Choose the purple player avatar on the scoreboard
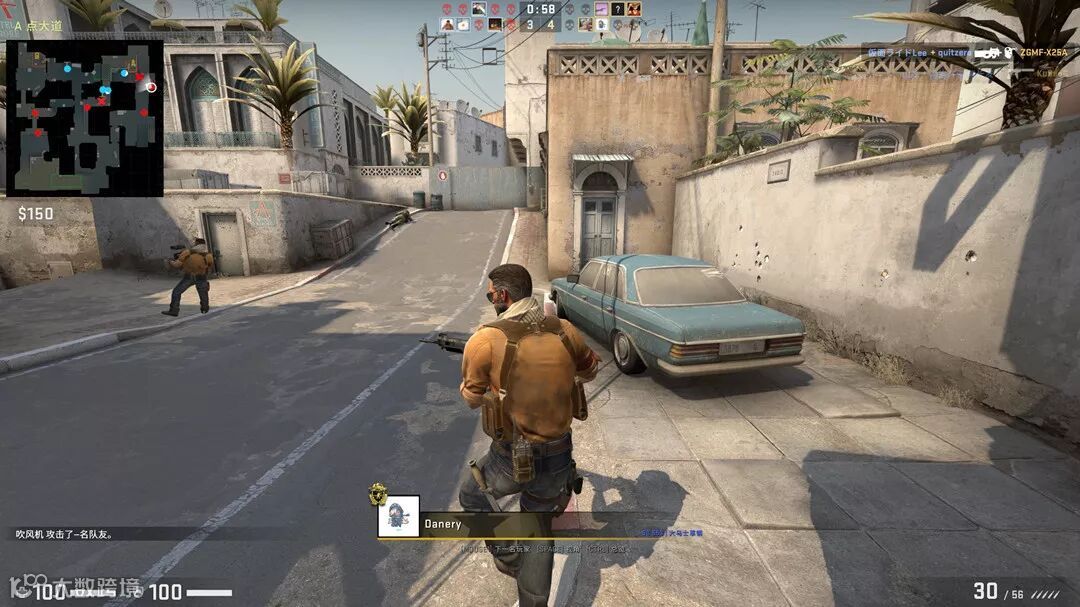This screenshot has height=607, width=1080. pyautogui.click(x=602, y=9)
